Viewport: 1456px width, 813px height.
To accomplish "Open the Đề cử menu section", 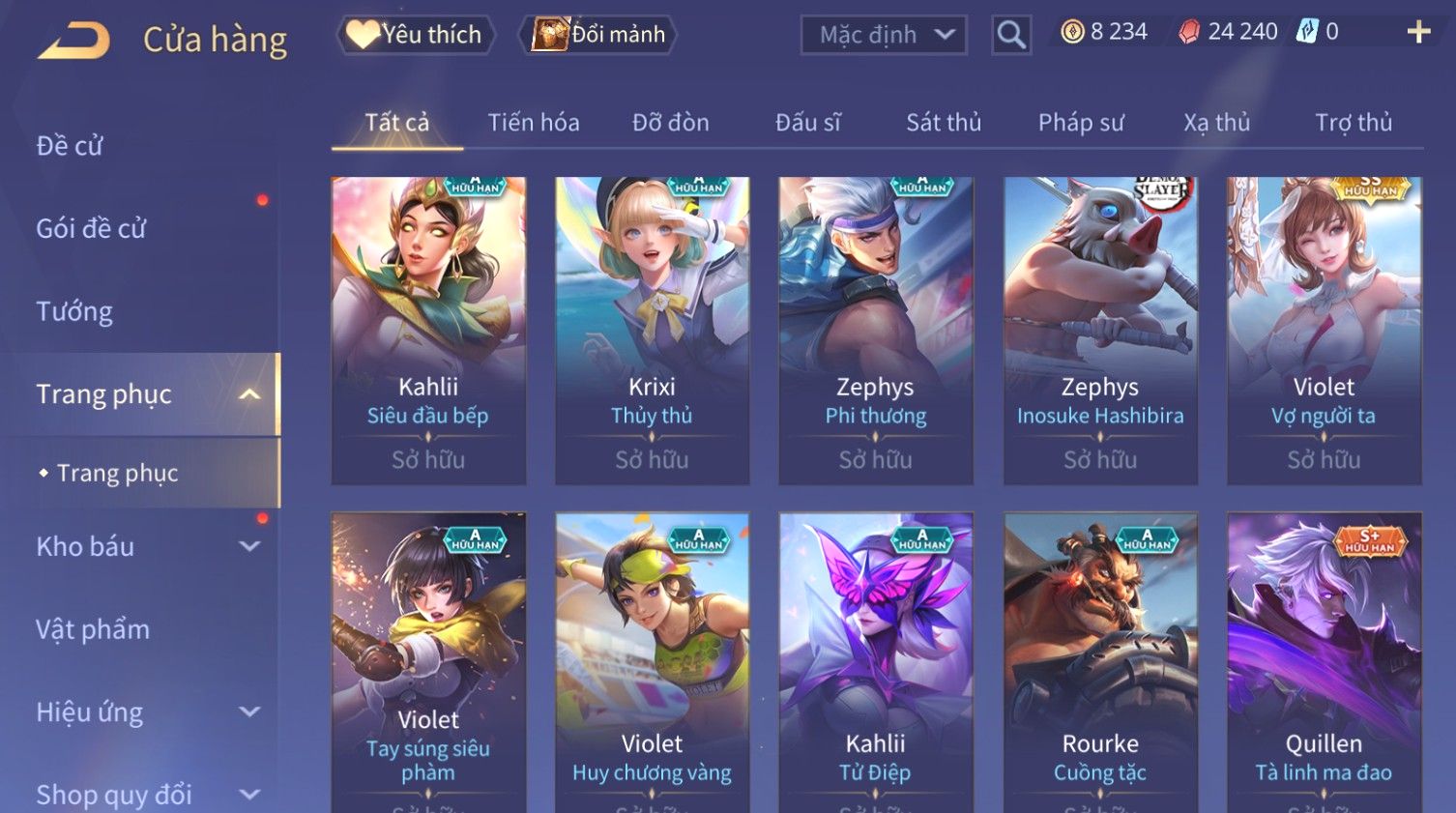I will 70,146.
